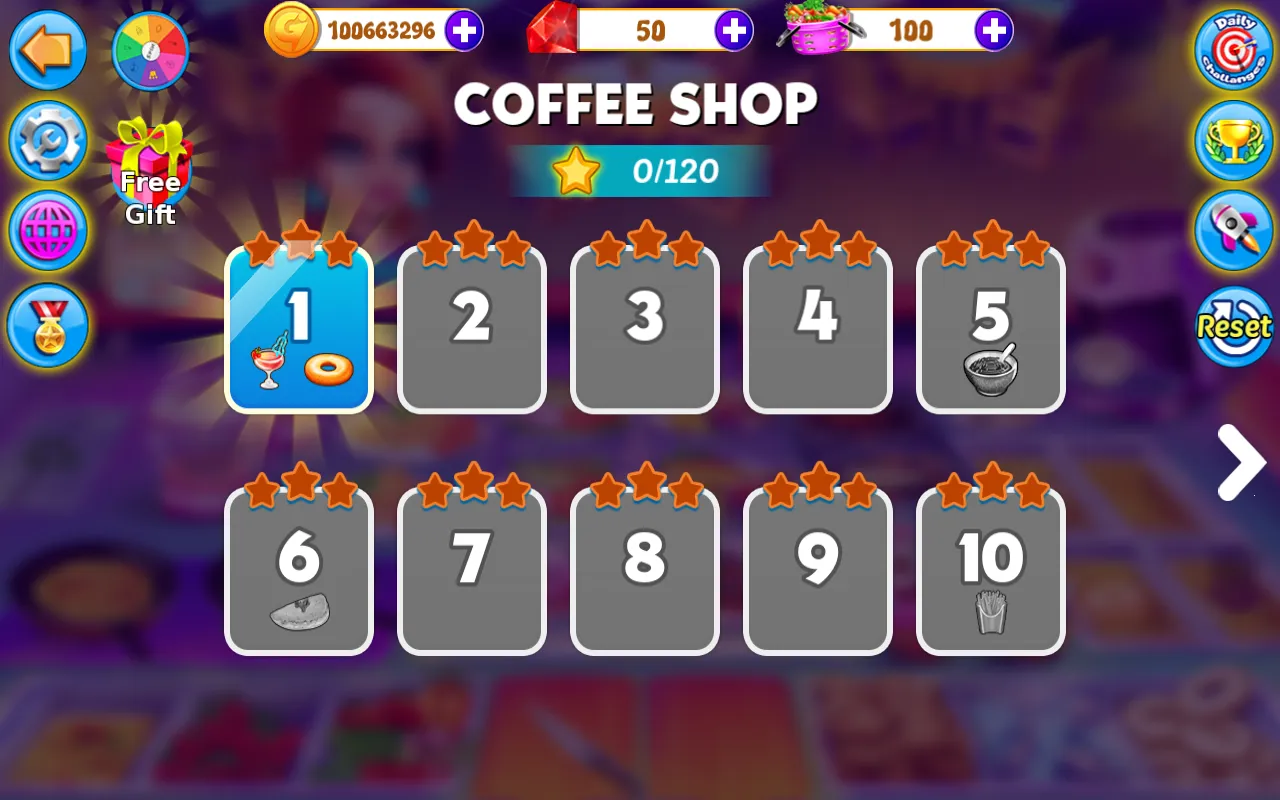Open the Free Gift reward
This screenshot has height=800, width=1280.
(x=151, y=165)
